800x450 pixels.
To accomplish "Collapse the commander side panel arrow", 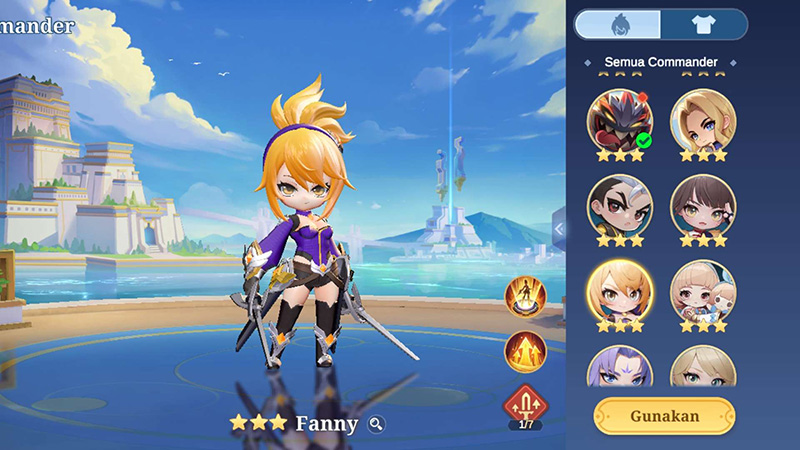I will (x=559, y=229).
